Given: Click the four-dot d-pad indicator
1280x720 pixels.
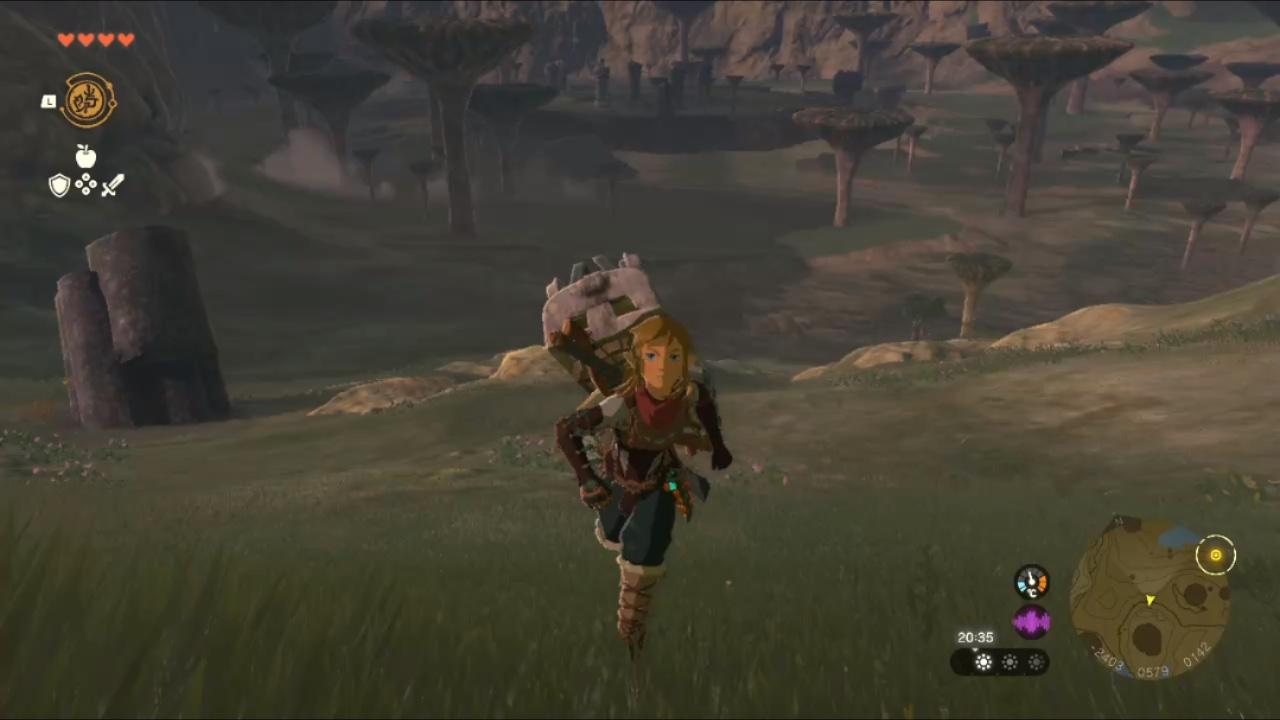Looking at the screenshot, I should (86, 185).
